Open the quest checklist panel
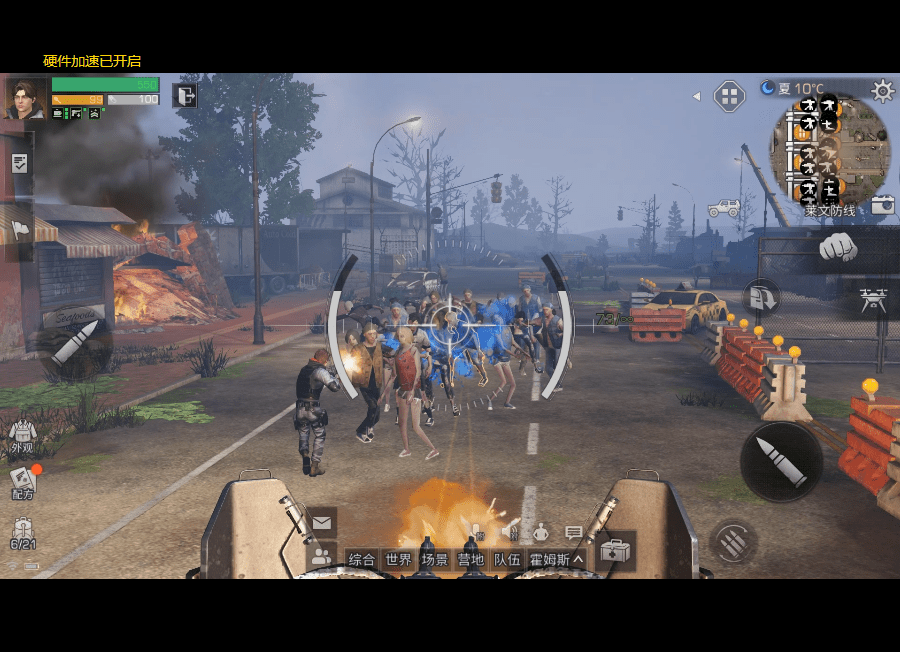900x652 pixels. point(19,163)
